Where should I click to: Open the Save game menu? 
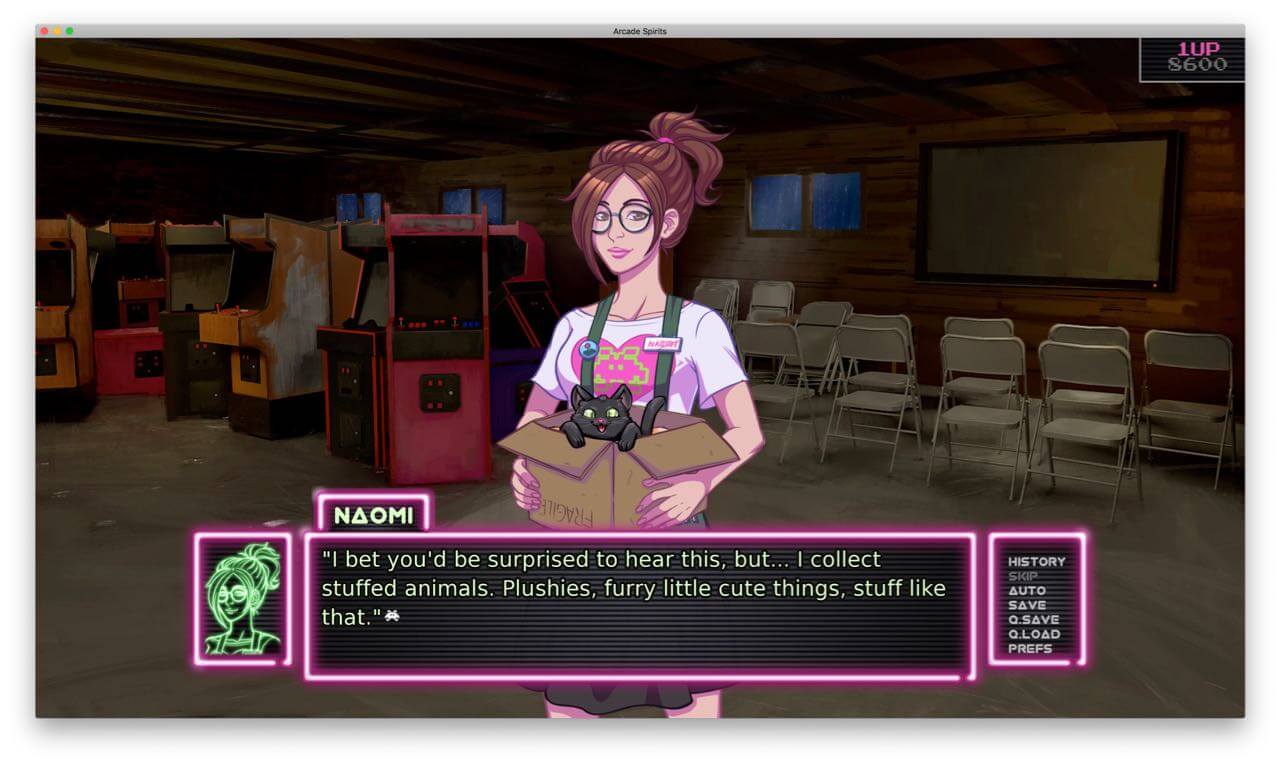[1026, 605]
